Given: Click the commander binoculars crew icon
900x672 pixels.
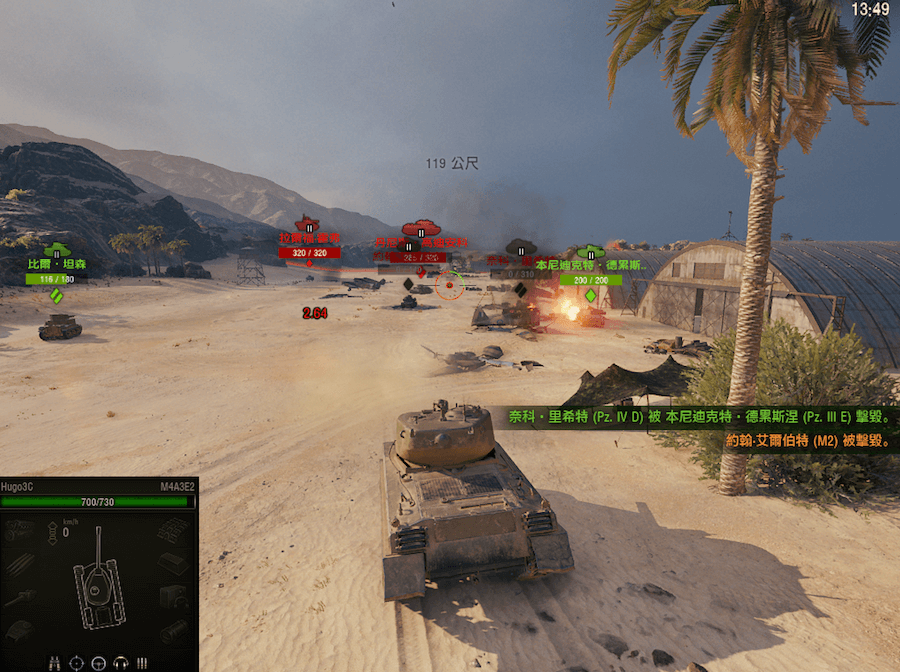Looking at the screenshot, I should 54,662.
